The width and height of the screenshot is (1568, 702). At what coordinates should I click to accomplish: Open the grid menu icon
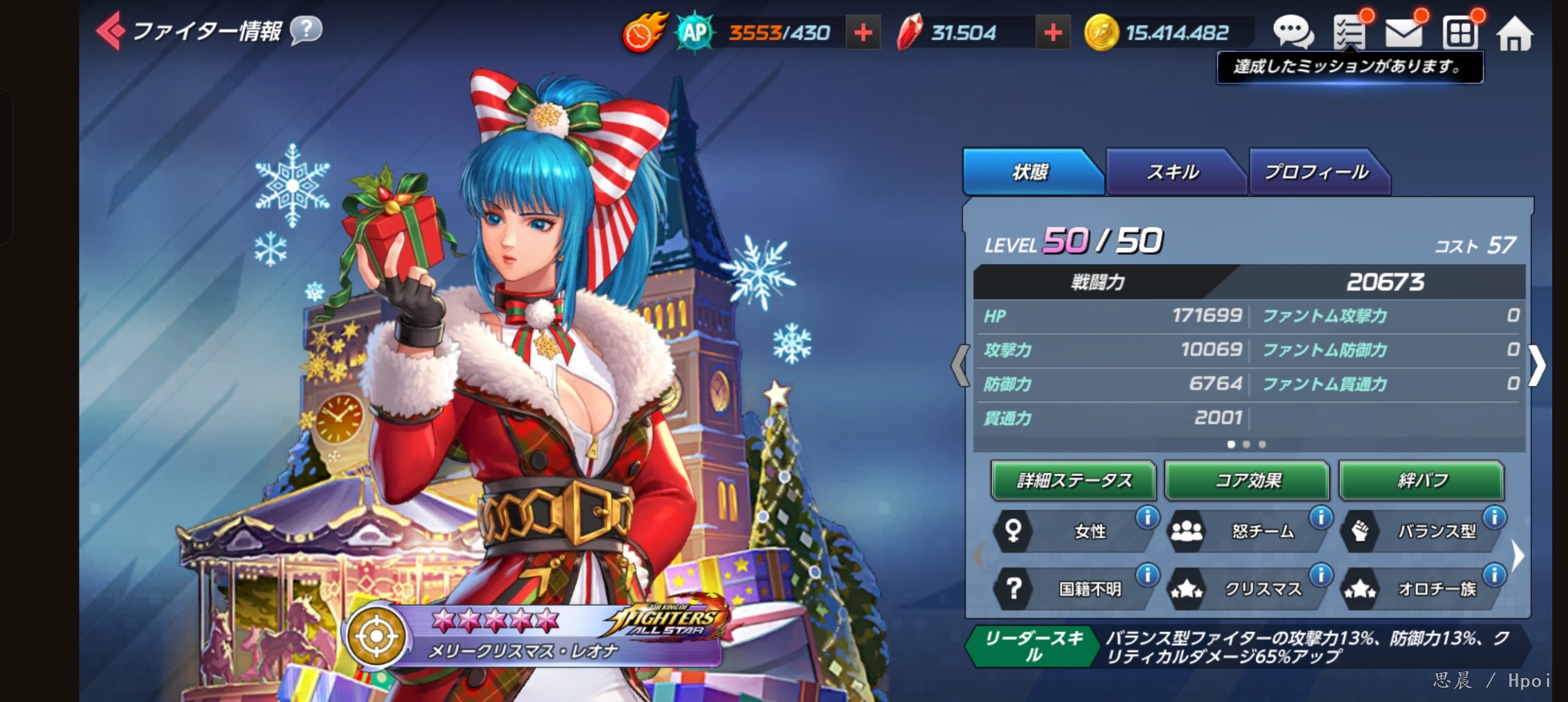[x=1459, y=33]
